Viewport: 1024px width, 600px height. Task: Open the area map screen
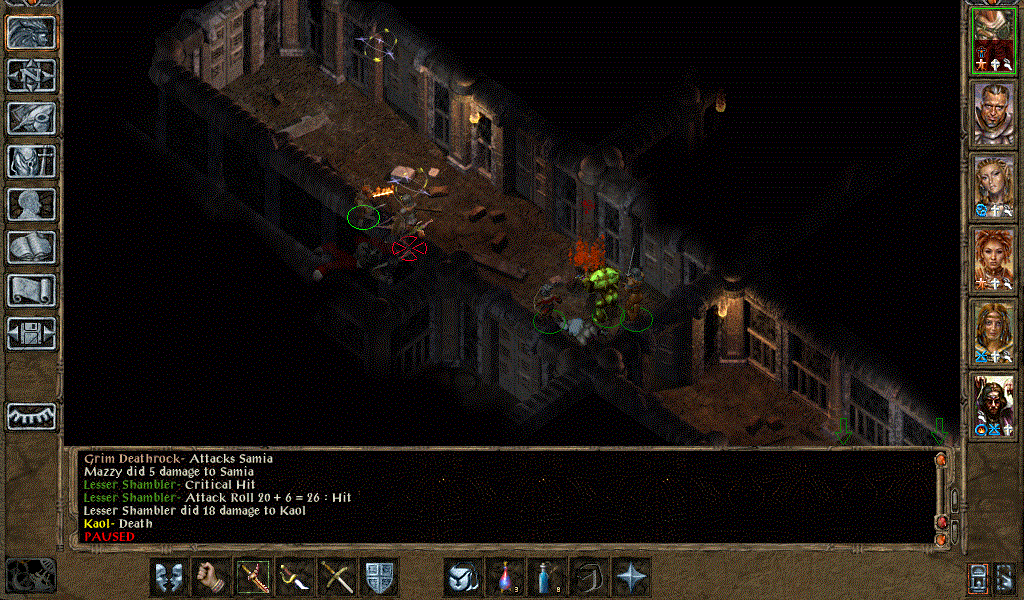(x=31, y=74)
